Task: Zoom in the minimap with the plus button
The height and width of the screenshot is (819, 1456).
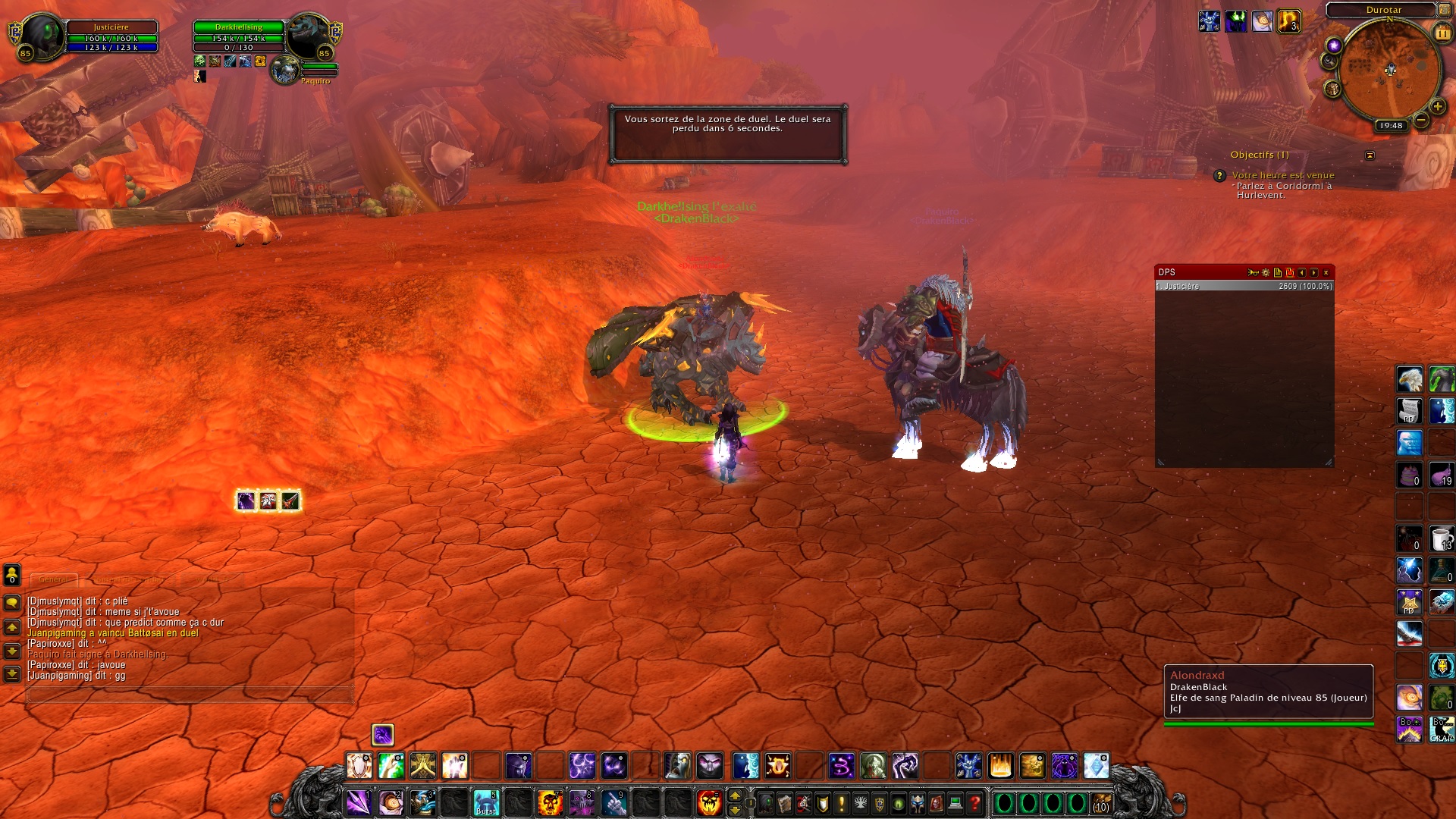Action: pyautogui.click(x=1437, y=107)
